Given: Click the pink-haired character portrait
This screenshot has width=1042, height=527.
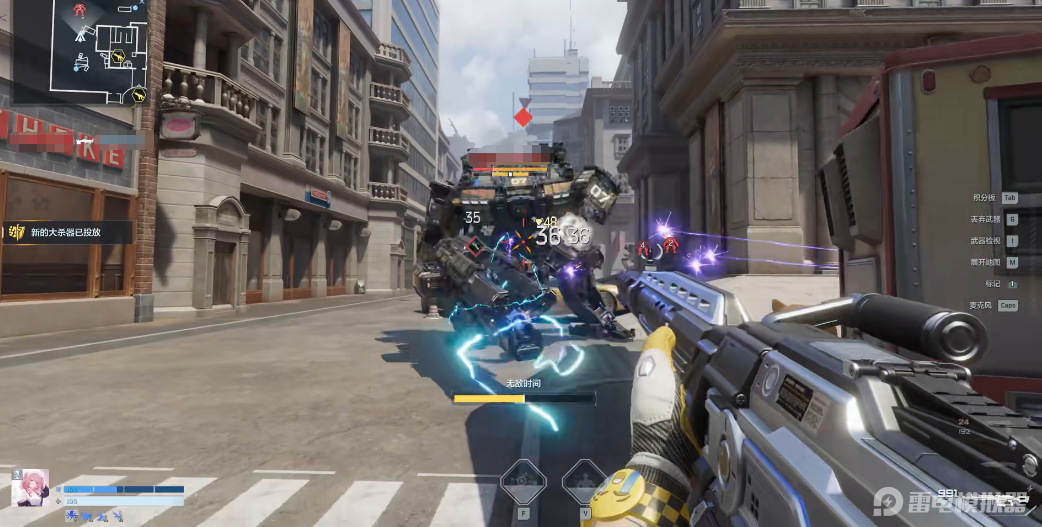Looking at the screenshot, I should [30, 488].
